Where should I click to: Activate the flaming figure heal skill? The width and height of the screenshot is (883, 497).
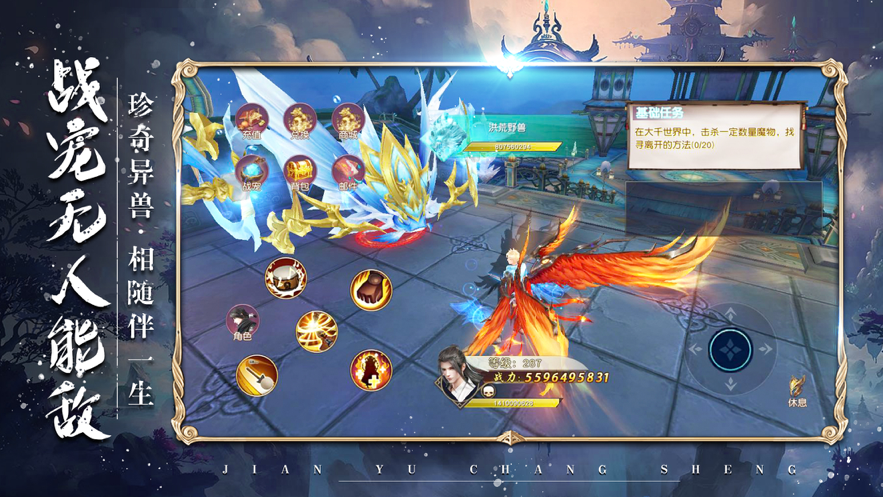[x=371, y=370]
